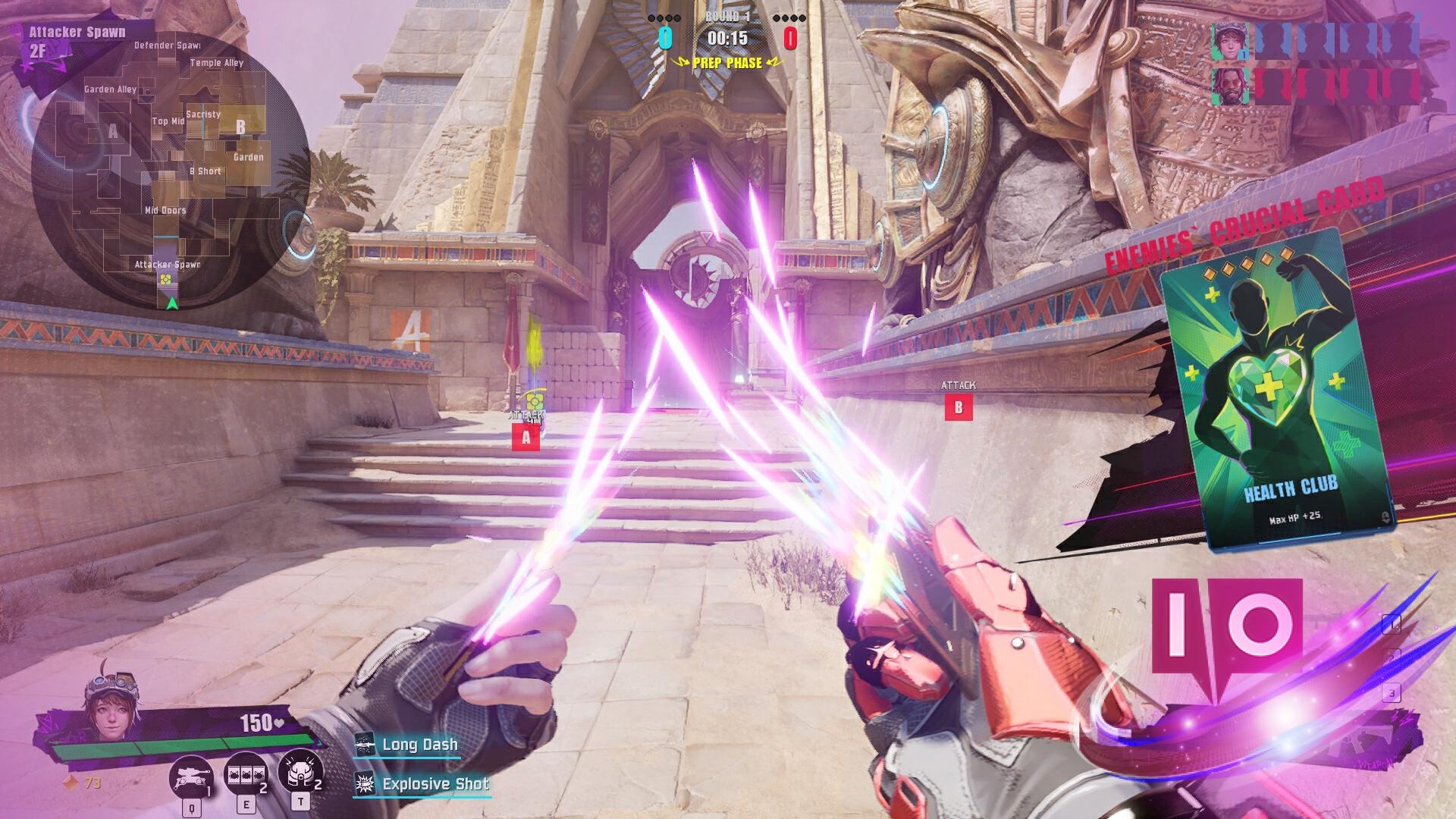Use the helmet shield ability icon

300,771
